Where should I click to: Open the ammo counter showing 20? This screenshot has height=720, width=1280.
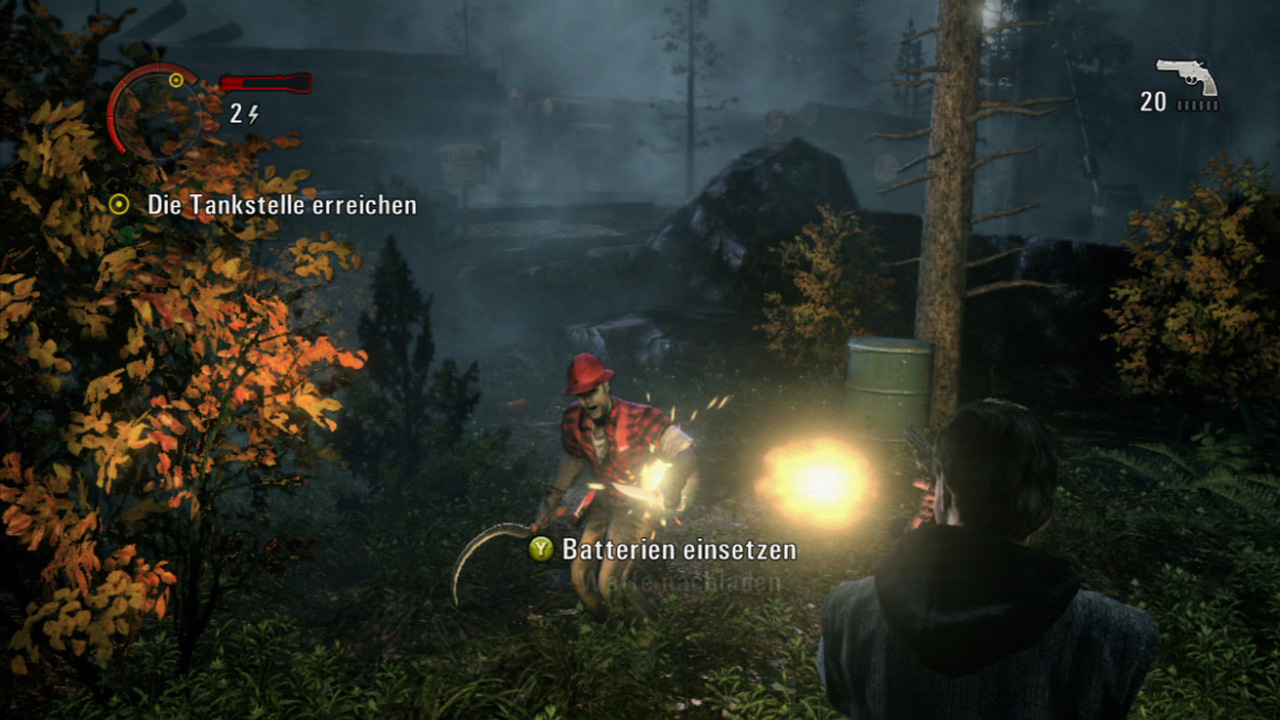[x=1152, y=100]
